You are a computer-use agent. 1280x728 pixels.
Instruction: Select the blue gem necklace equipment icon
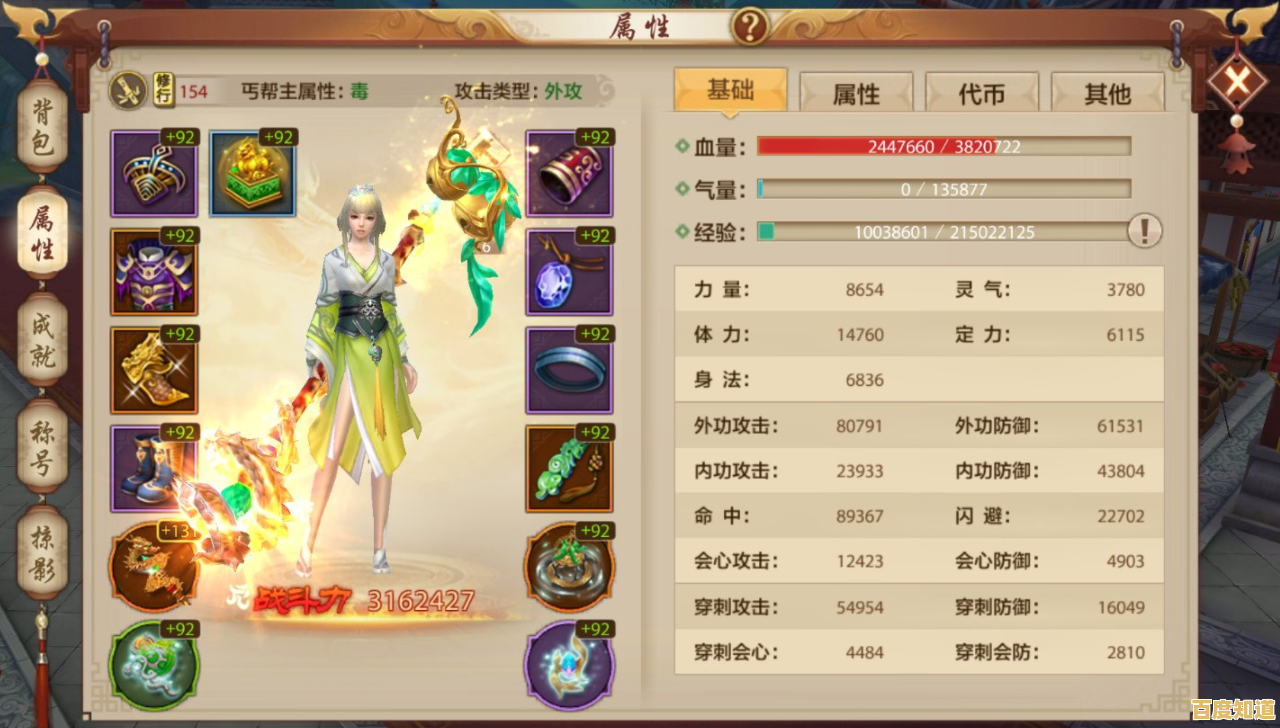point(569,271)
